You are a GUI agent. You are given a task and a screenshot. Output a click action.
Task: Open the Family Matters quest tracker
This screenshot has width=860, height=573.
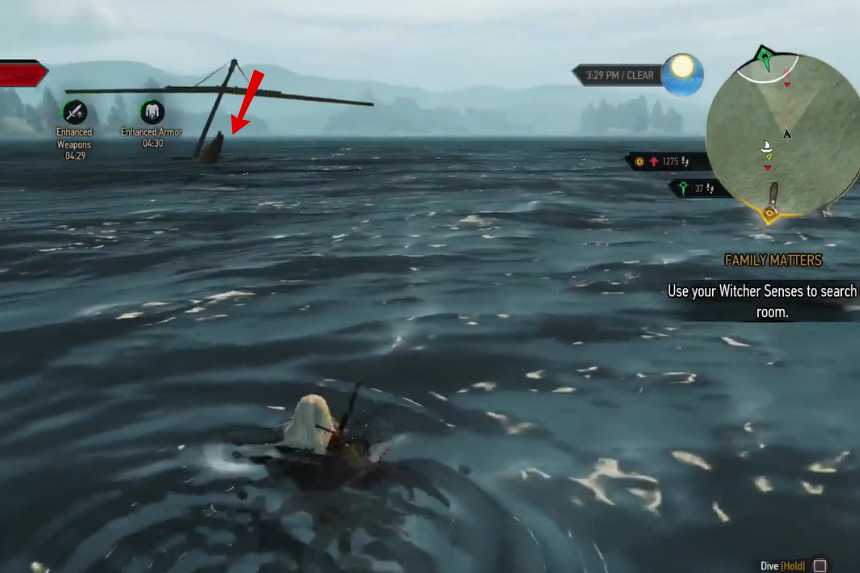(x=773, y=260)
